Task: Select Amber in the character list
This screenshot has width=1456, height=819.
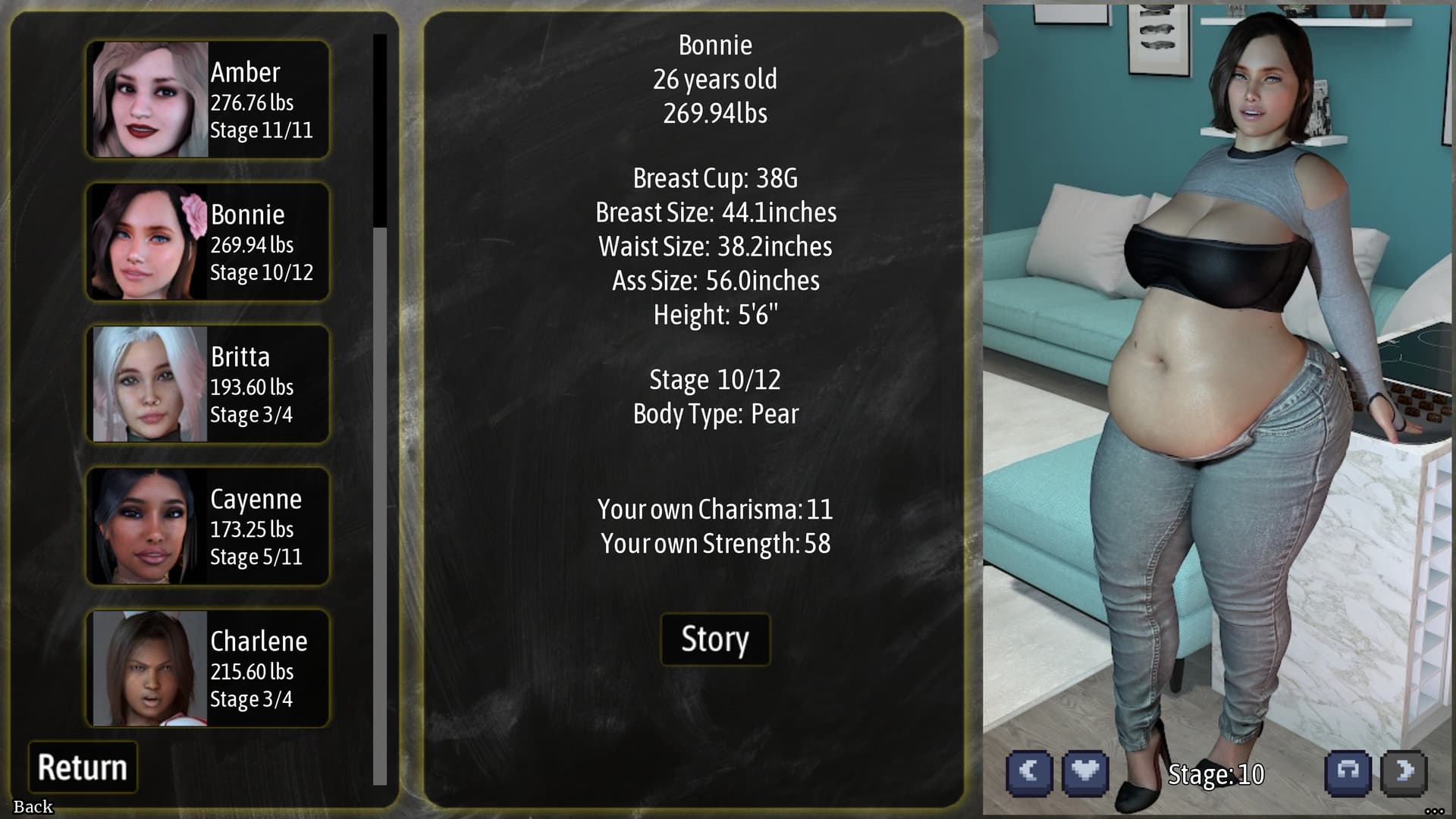Action: click(x=207, y=99)
